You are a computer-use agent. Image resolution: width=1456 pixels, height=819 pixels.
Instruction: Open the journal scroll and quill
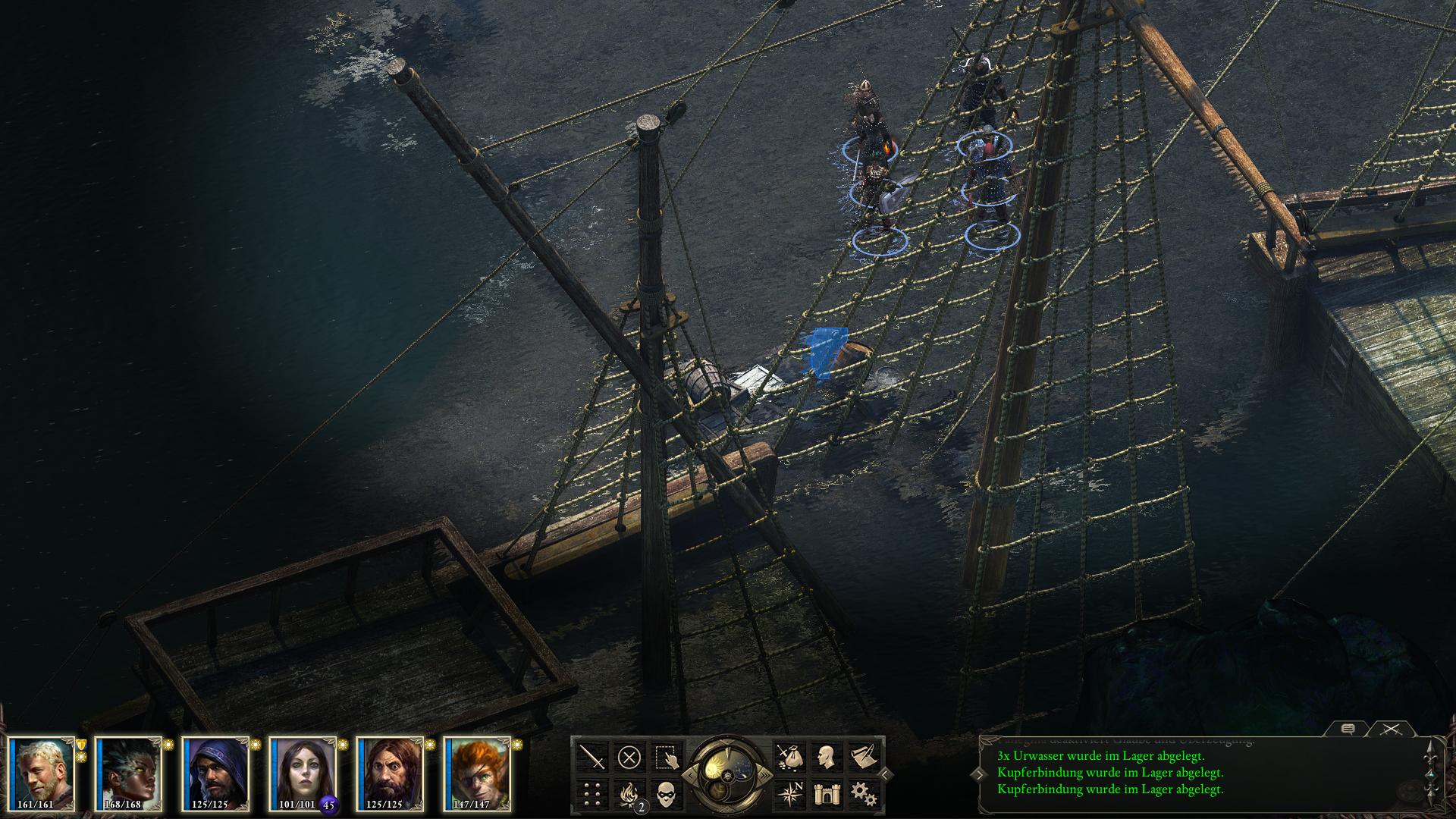click(x=862, y=757)
